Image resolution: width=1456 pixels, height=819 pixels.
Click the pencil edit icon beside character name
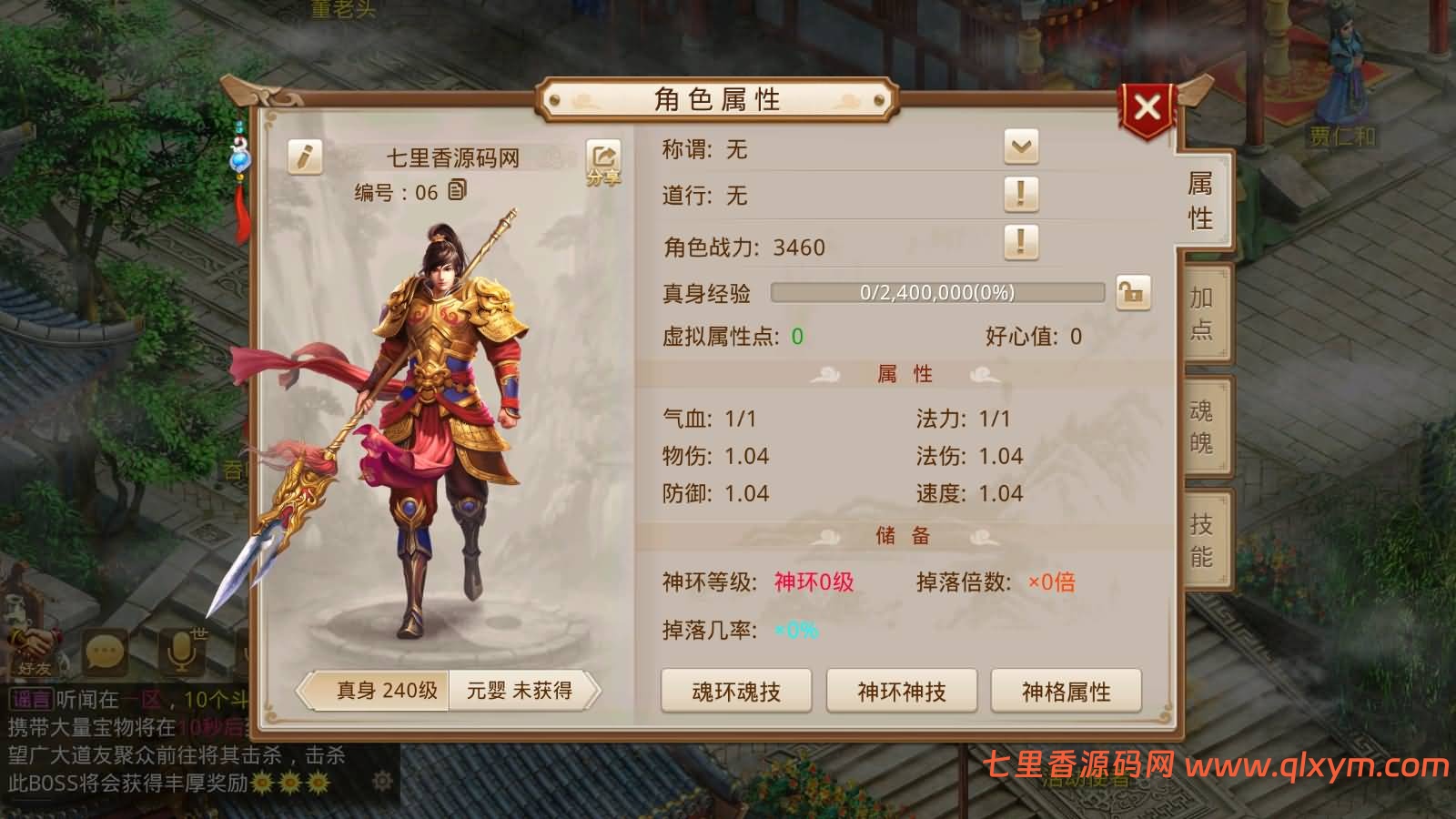303,155
